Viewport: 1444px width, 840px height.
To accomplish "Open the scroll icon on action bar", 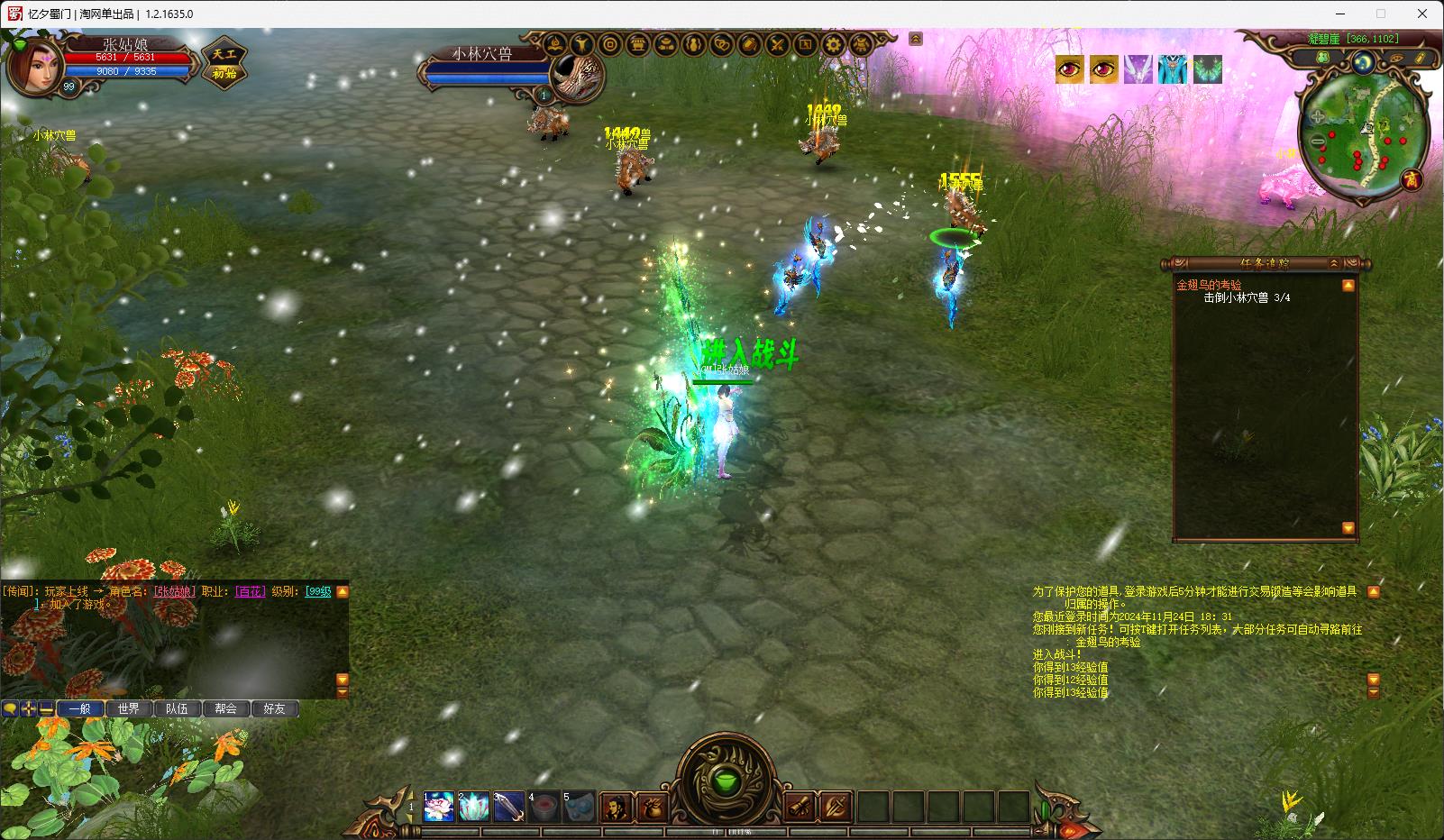I will pos(800,806).
